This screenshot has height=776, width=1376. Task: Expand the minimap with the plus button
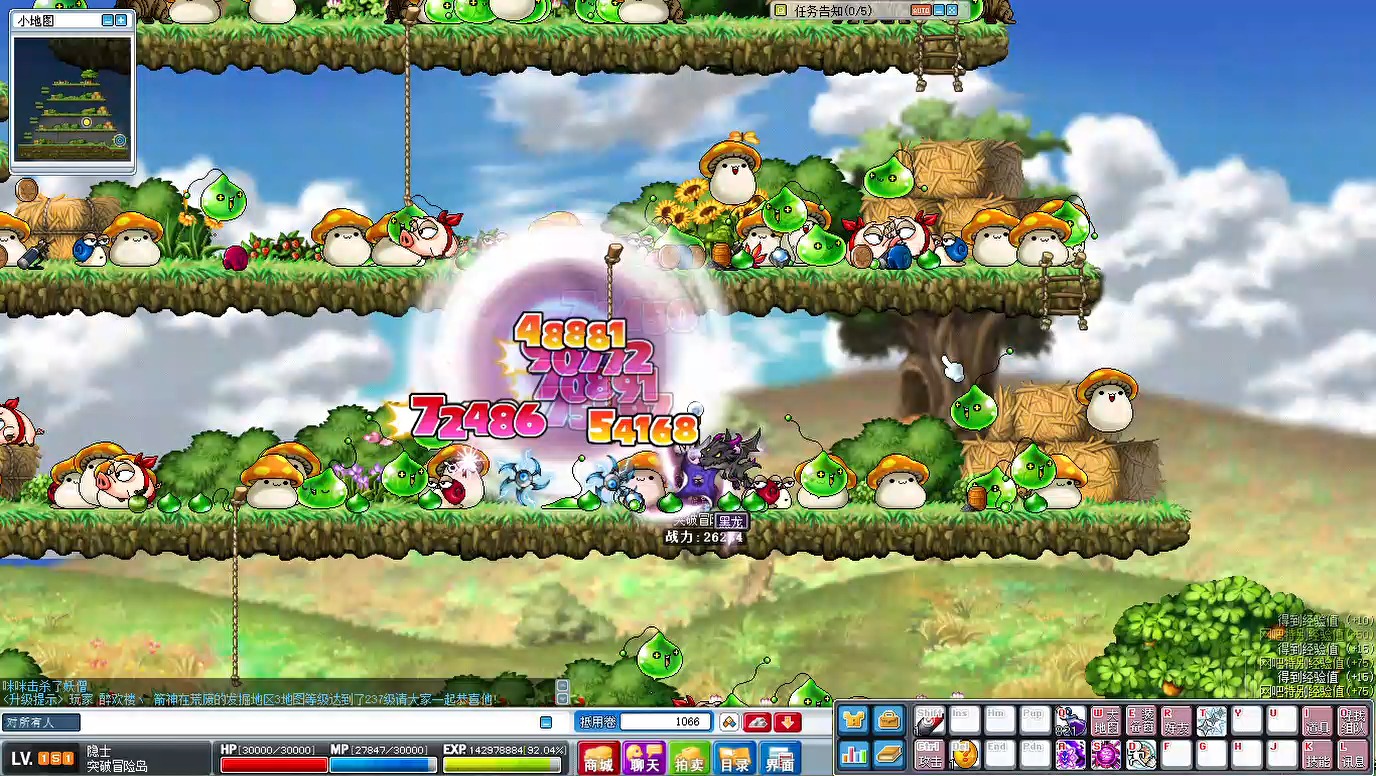pos(121,20)
